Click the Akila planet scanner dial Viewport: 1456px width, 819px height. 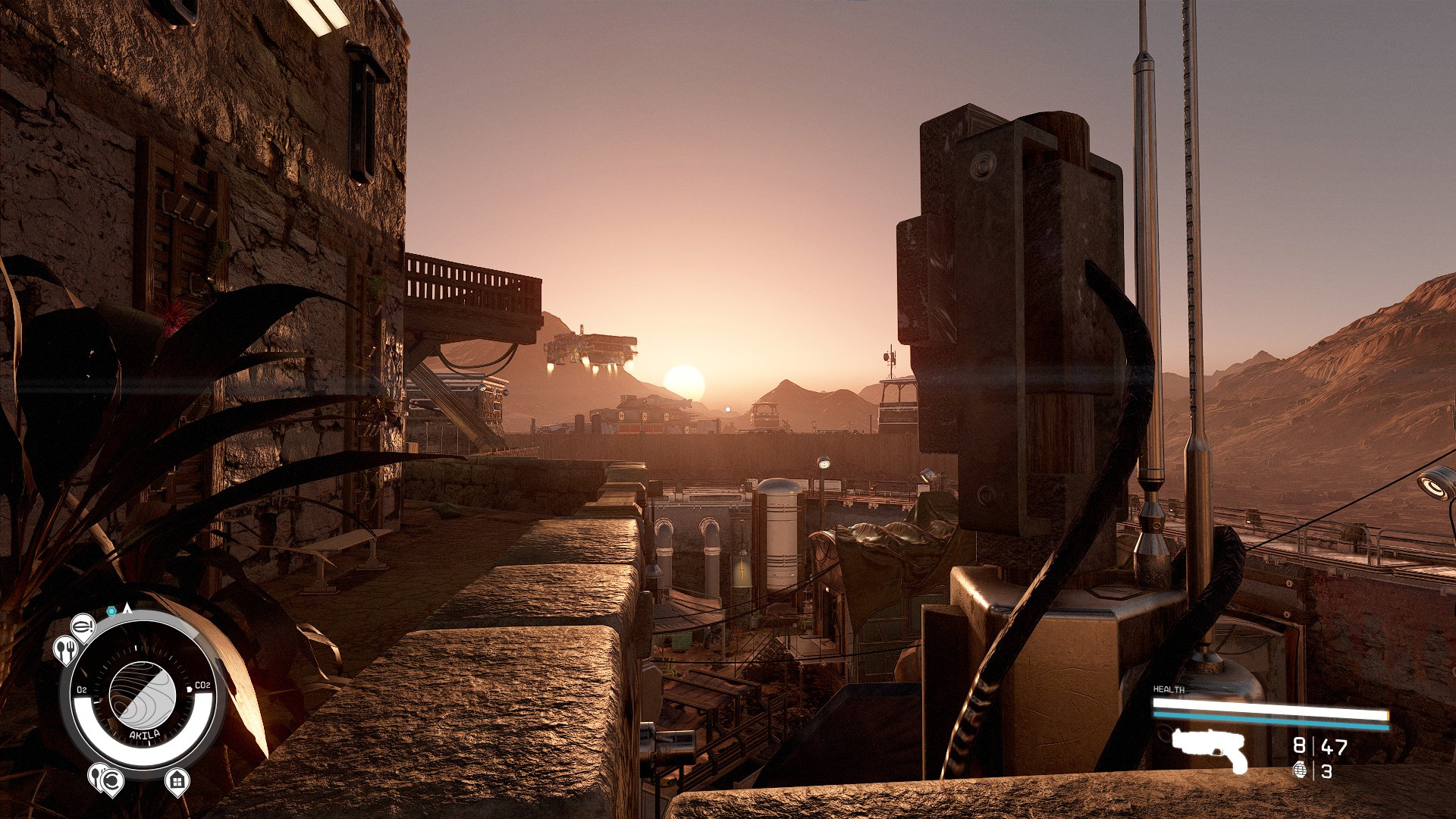click(143, 694)
